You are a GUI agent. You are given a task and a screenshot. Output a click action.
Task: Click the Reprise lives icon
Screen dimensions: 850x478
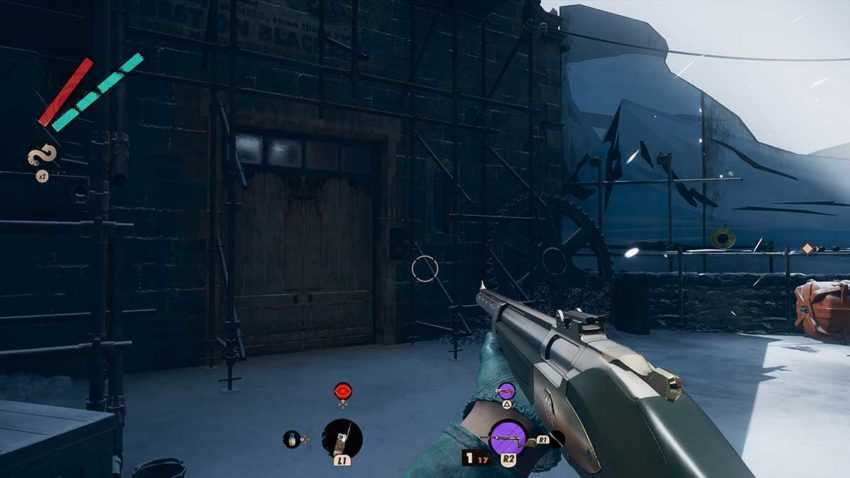pos(42,156)
